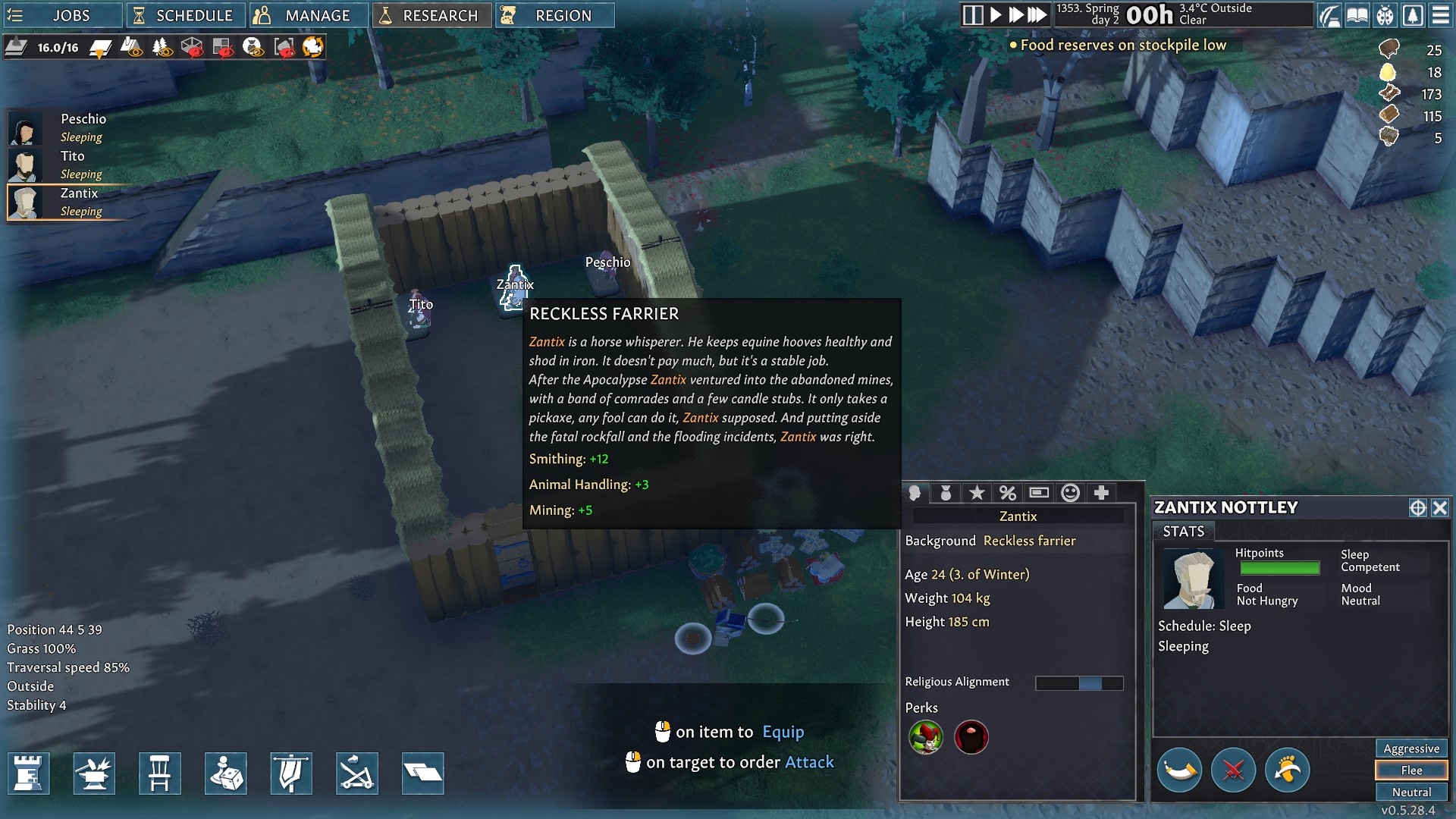Open the book almanac icon
Image resolution: width=1456 pixels, height=819 pixels.
click(1357, 15)
